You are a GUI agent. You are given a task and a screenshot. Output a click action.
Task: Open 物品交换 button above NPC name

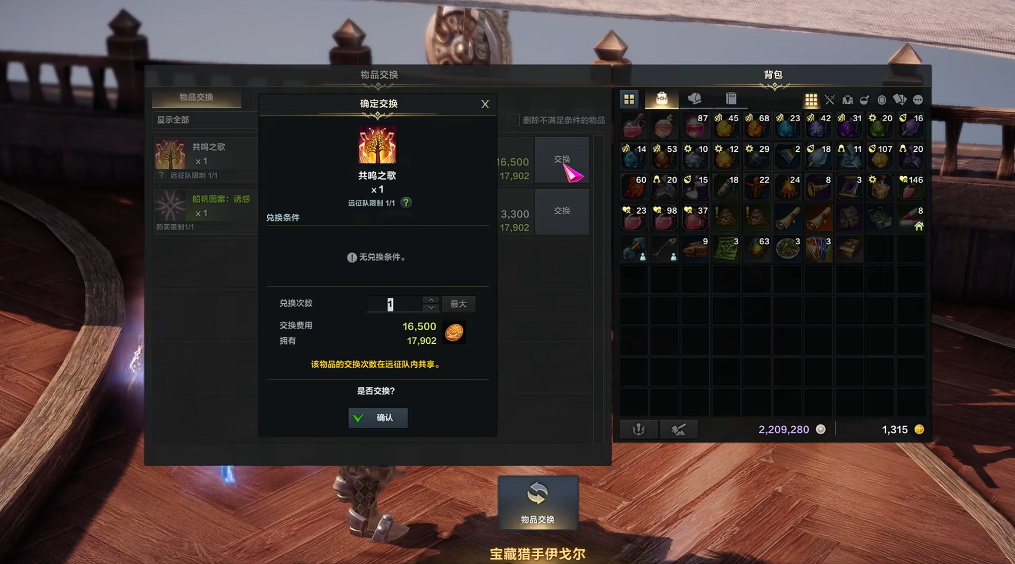pyautogui.click(x=538, y=502)
